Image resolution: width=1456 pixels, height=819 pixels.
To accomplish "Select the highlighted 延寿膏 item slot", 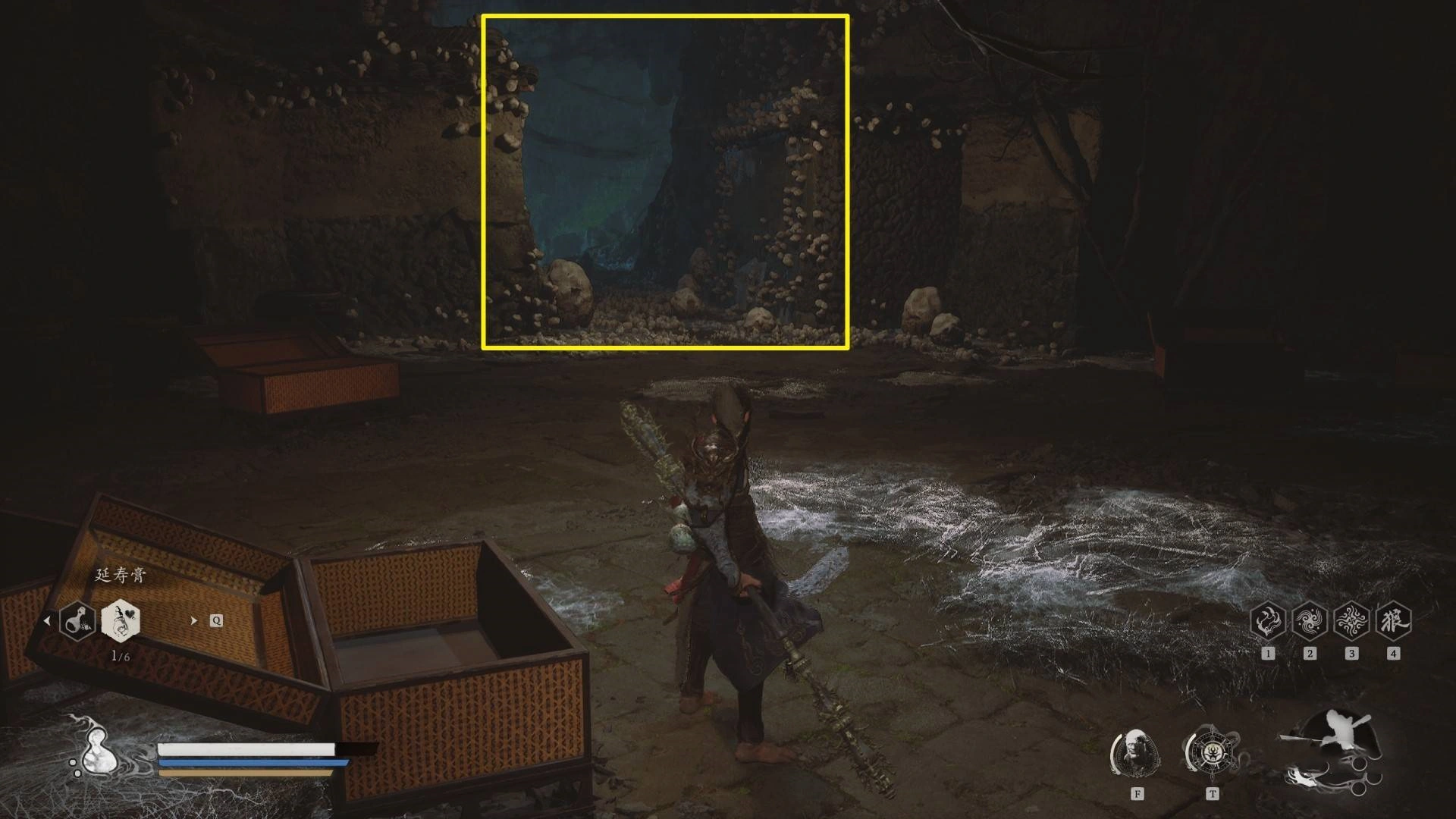I will tap(121, 620).
